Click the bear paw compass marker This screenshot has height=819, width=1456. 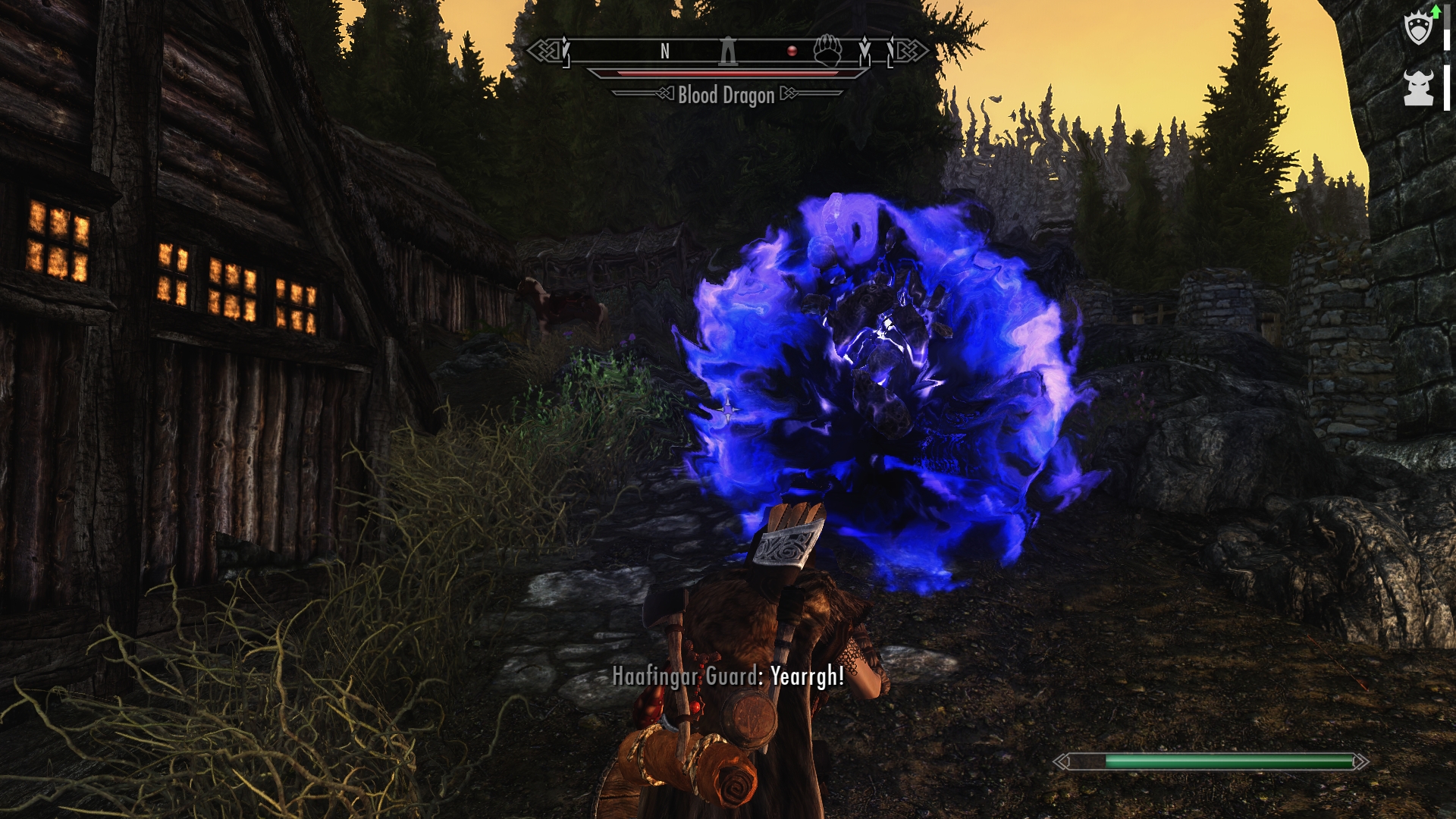(x=827, y=51)
